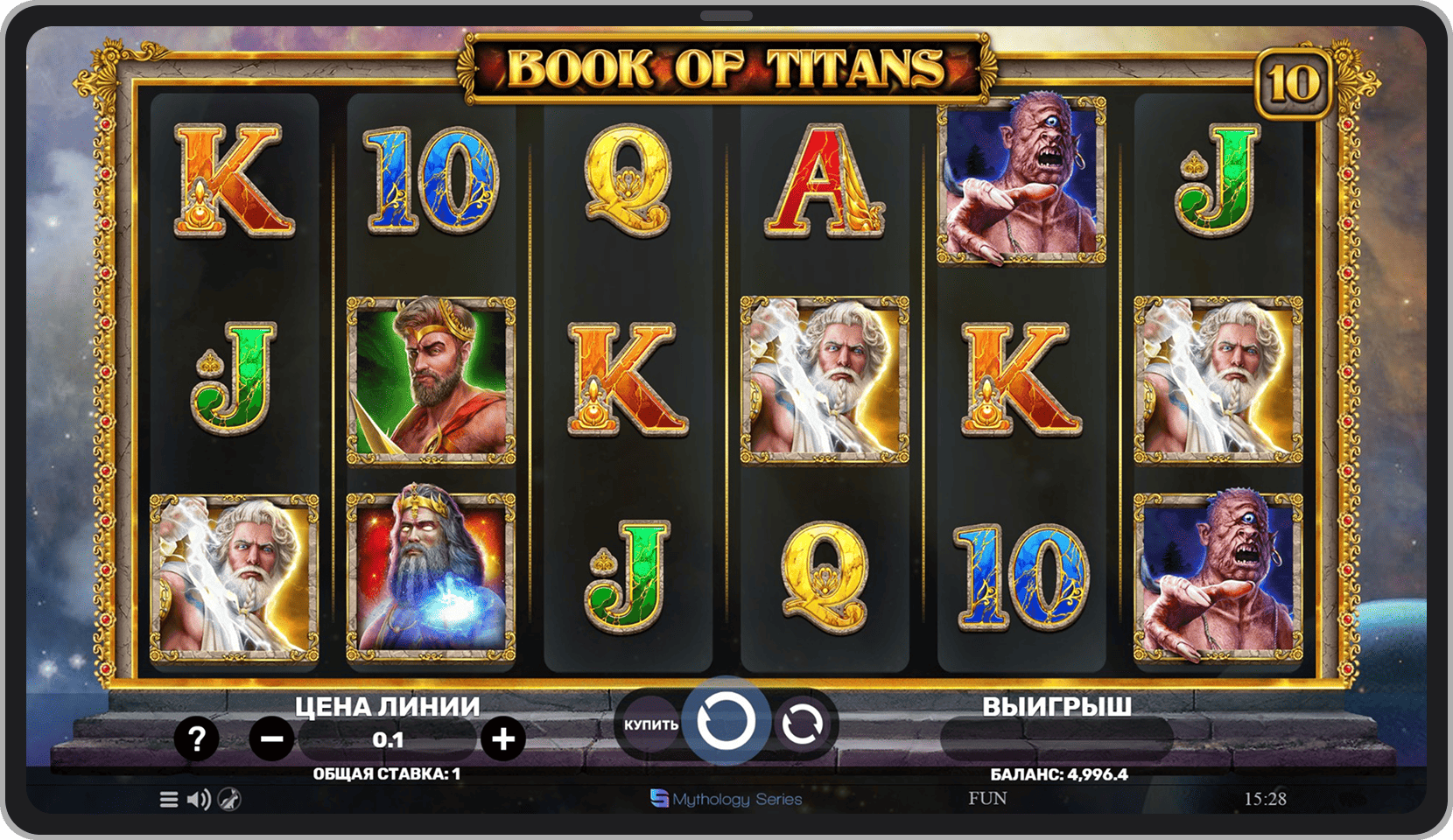Click the КУПИТЬ buy bonus button

650,724
